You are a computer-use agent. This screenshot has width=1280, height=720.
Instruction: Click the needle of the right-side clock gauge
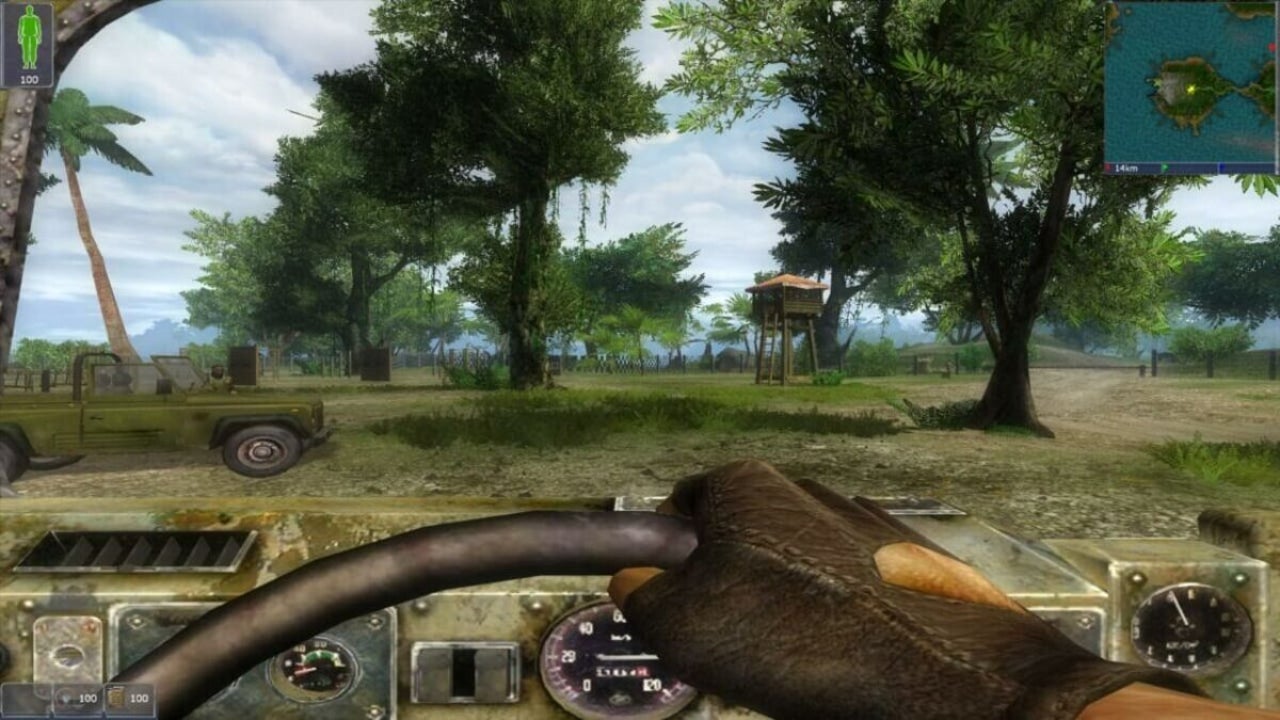[x=1179, y=609]
